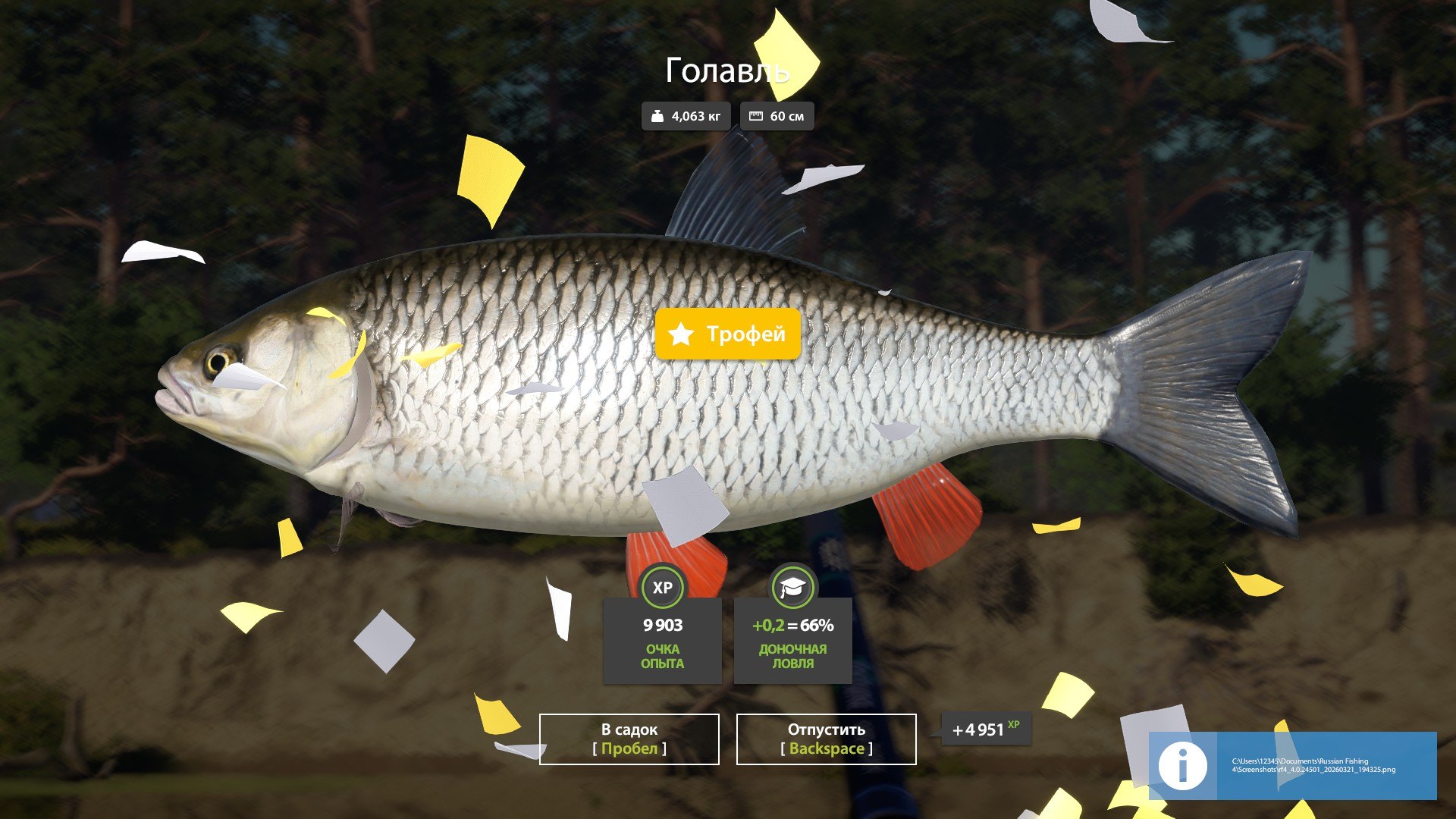Click the 66% skill progress value
The height and width of the screenshot is (819, 1456).
(x=817, y=626)
